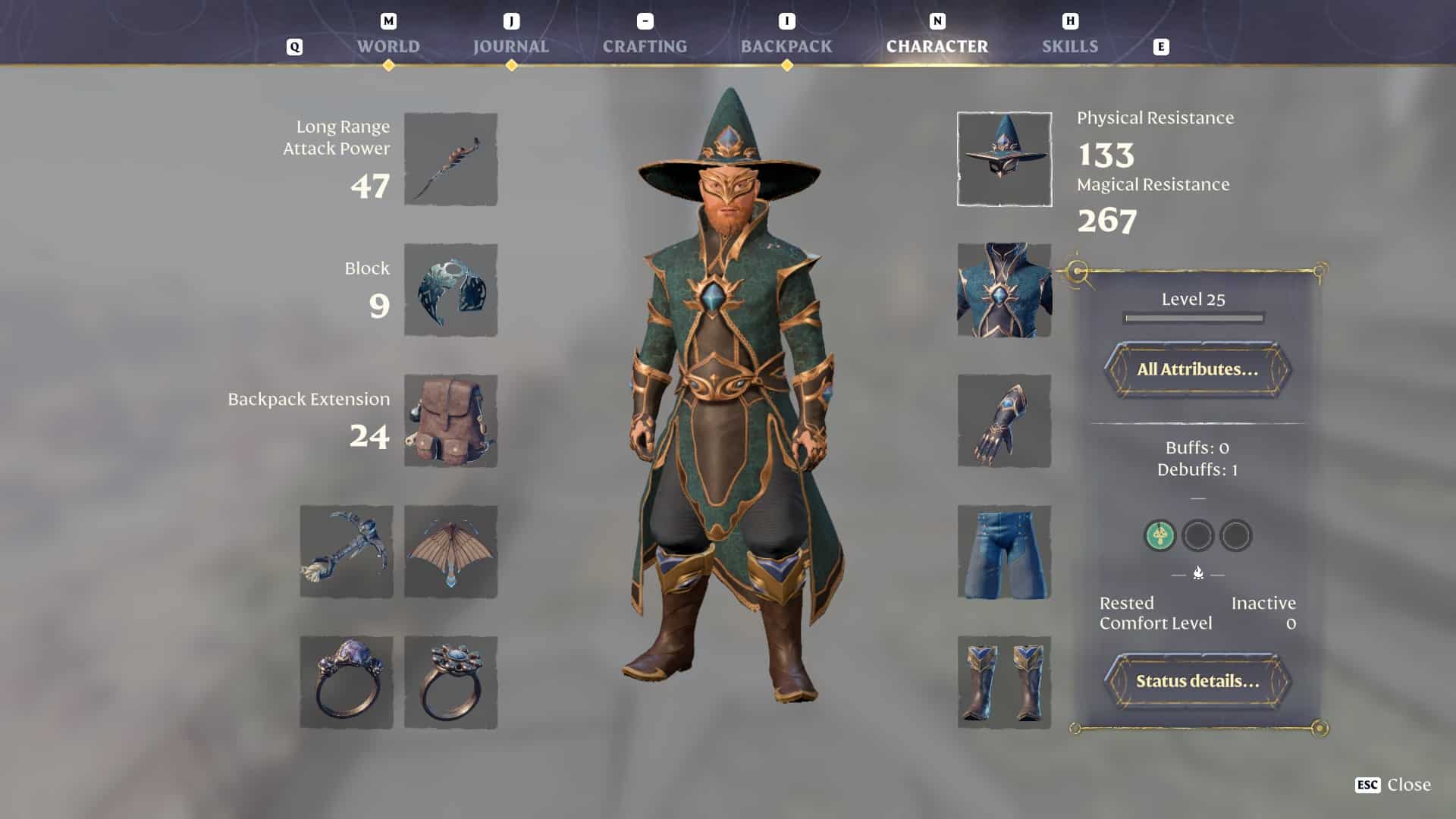Inspect the green active buff indicator
1456x819 pixels.
pos(1159,536)
